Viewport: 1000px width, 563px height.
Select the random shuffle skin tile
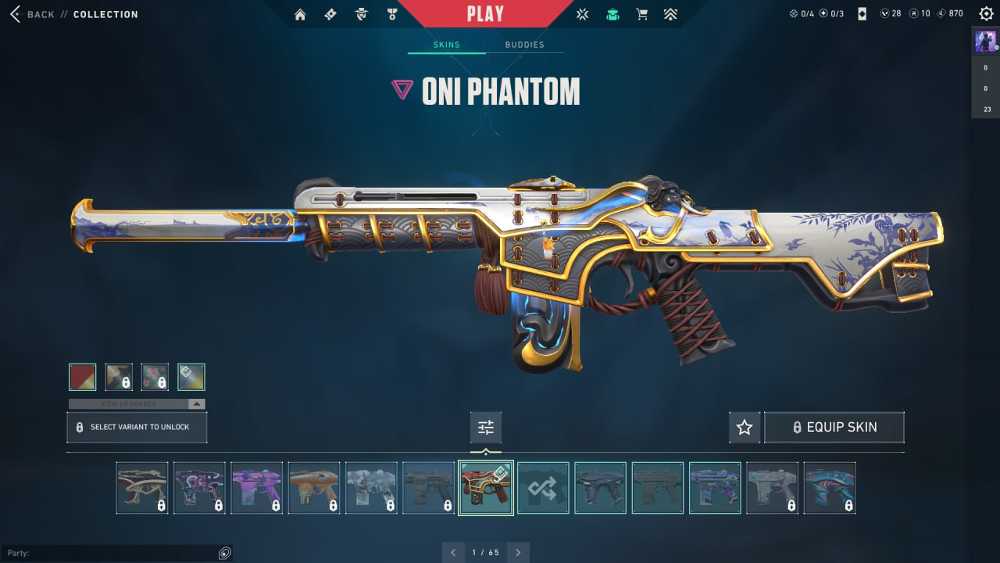[543, 488]
